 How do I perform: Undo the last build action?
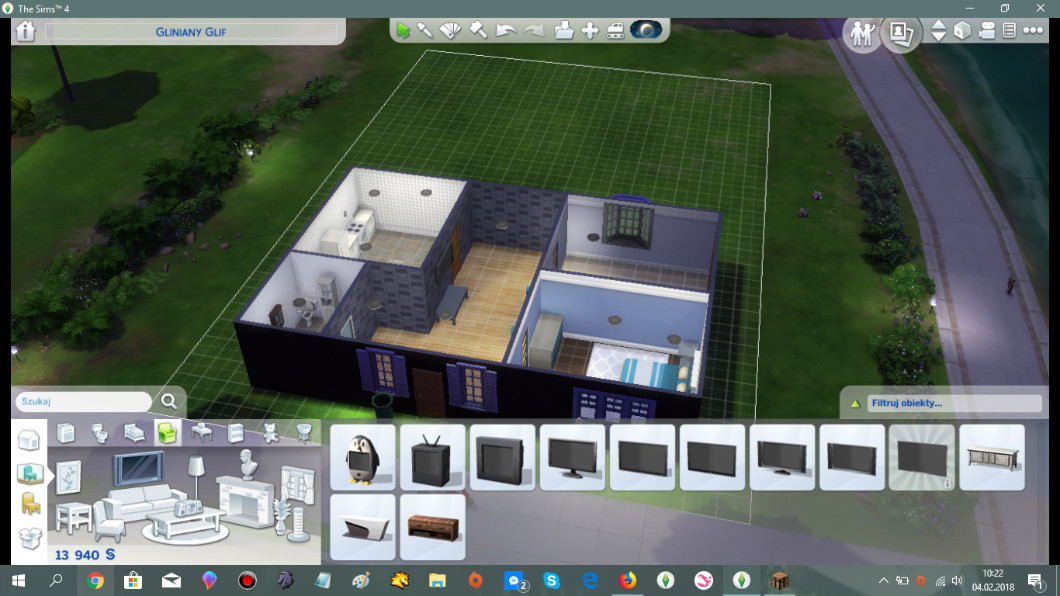pyautogui.click(x=505, y=30)
